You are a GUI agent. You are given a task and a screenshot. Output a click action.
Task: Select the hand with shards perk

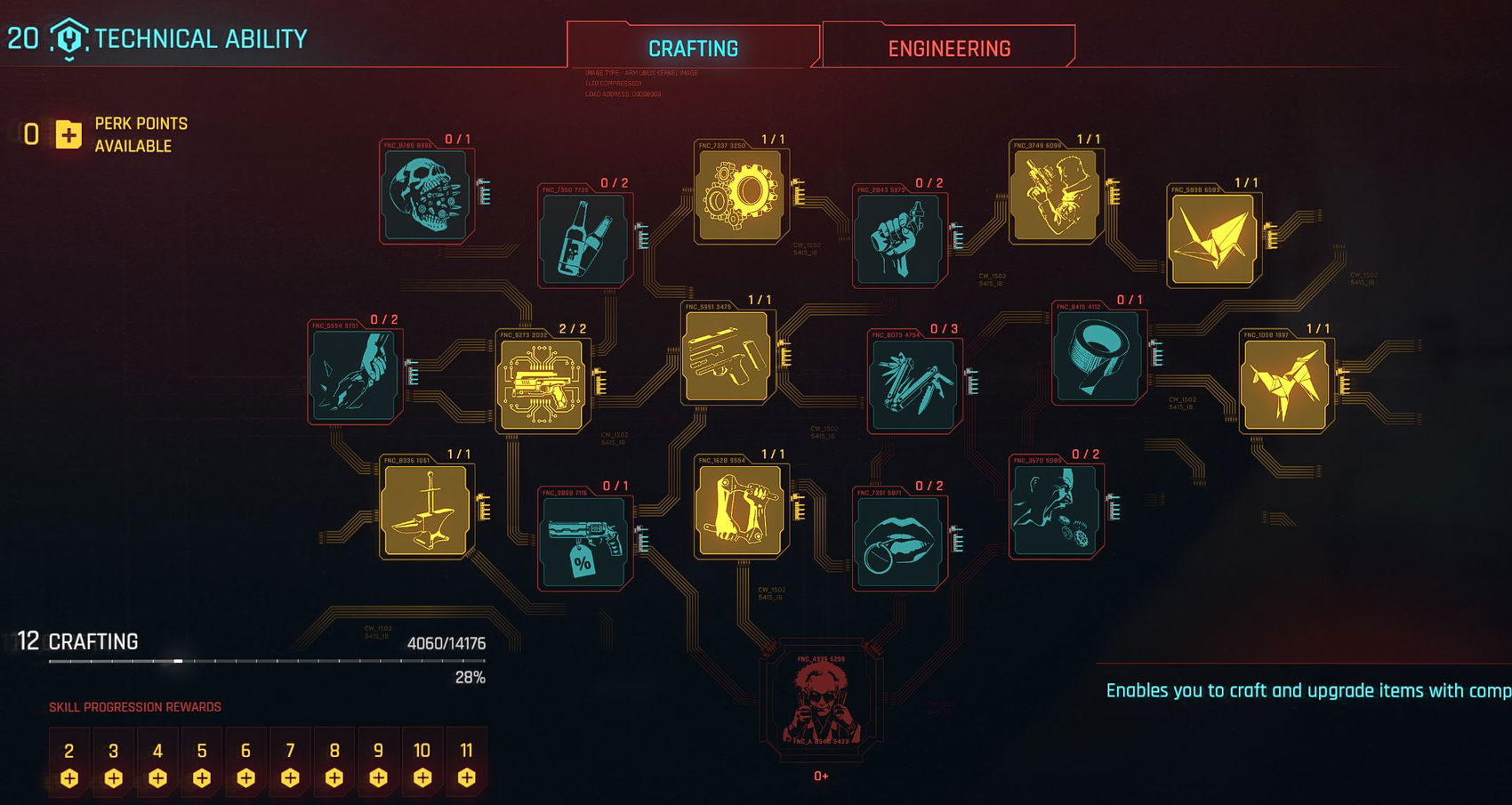coord(355,375)
